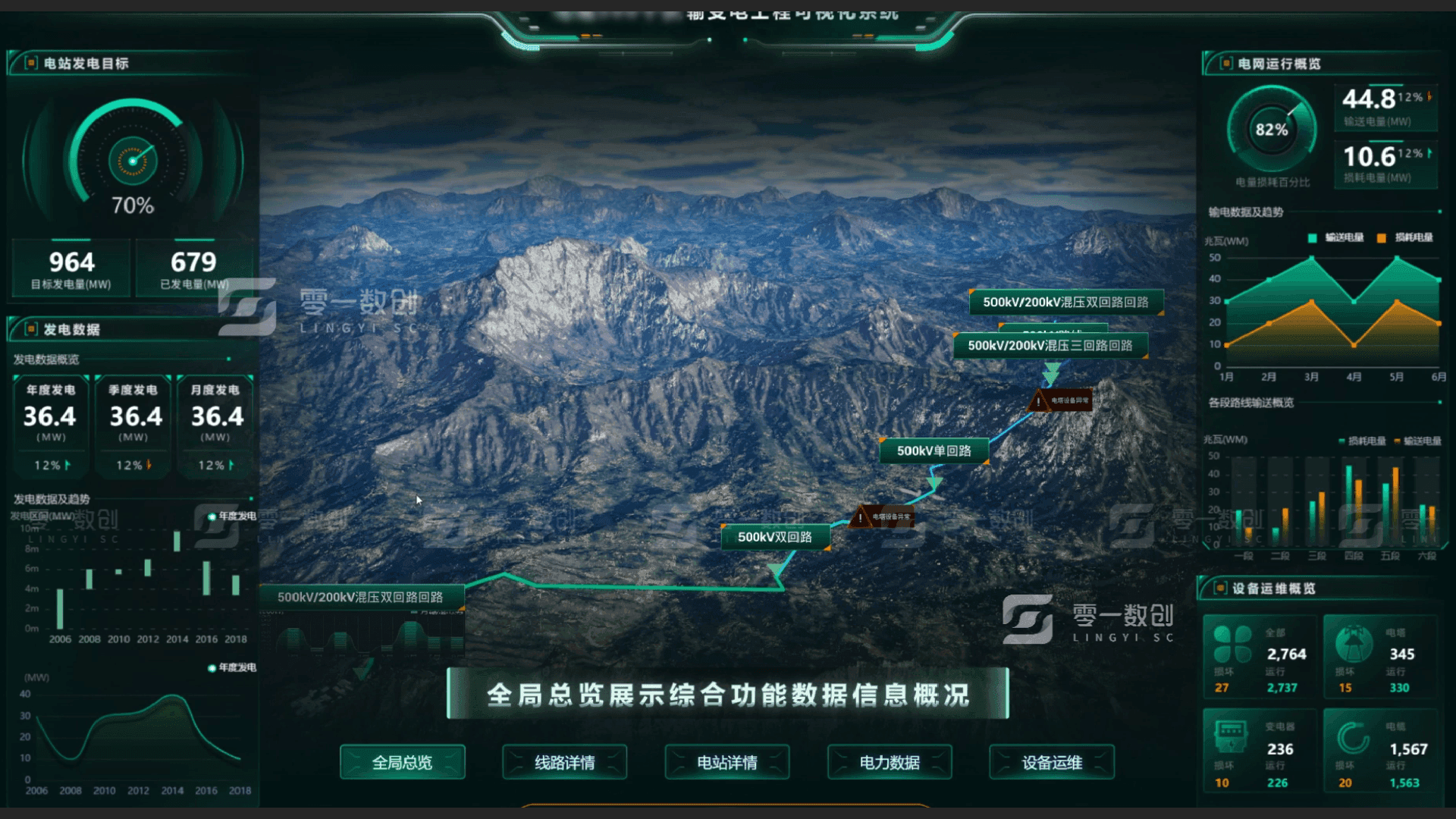Viewport: 1456px width, 819px height.
Task: Choose the 500kV/200kV混压三回路回路 line label
Action: (1050, 346)
